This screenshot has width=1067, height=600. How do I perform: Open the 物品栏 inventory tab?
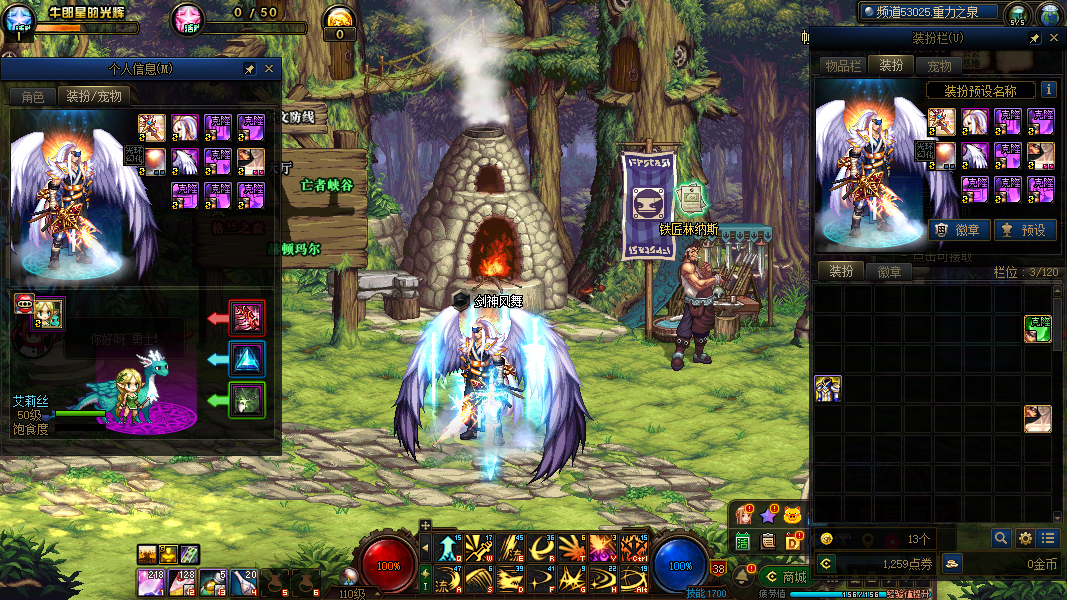tap(842, 65)
